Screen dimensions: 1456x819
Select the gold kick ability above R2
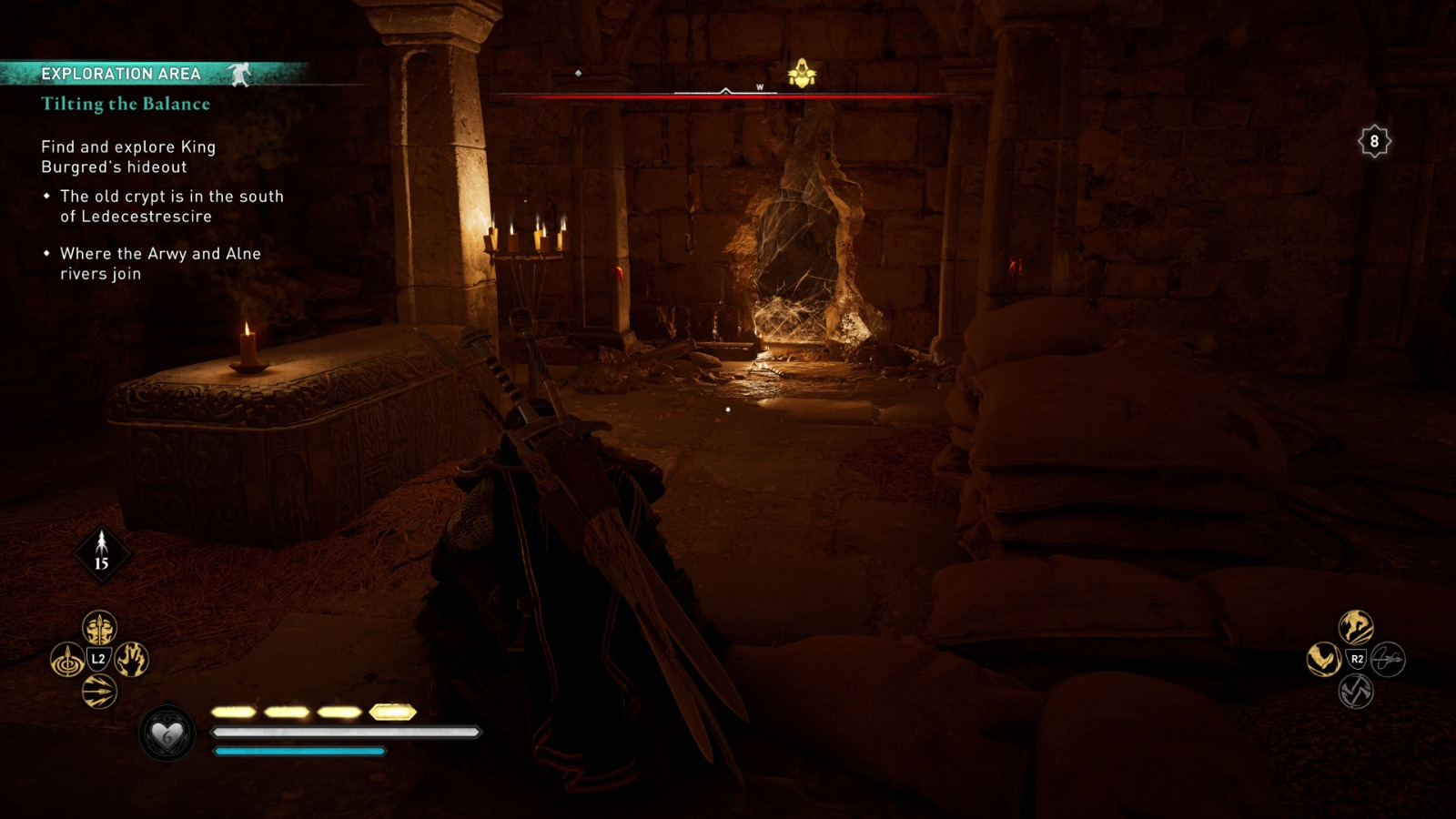1356,628
